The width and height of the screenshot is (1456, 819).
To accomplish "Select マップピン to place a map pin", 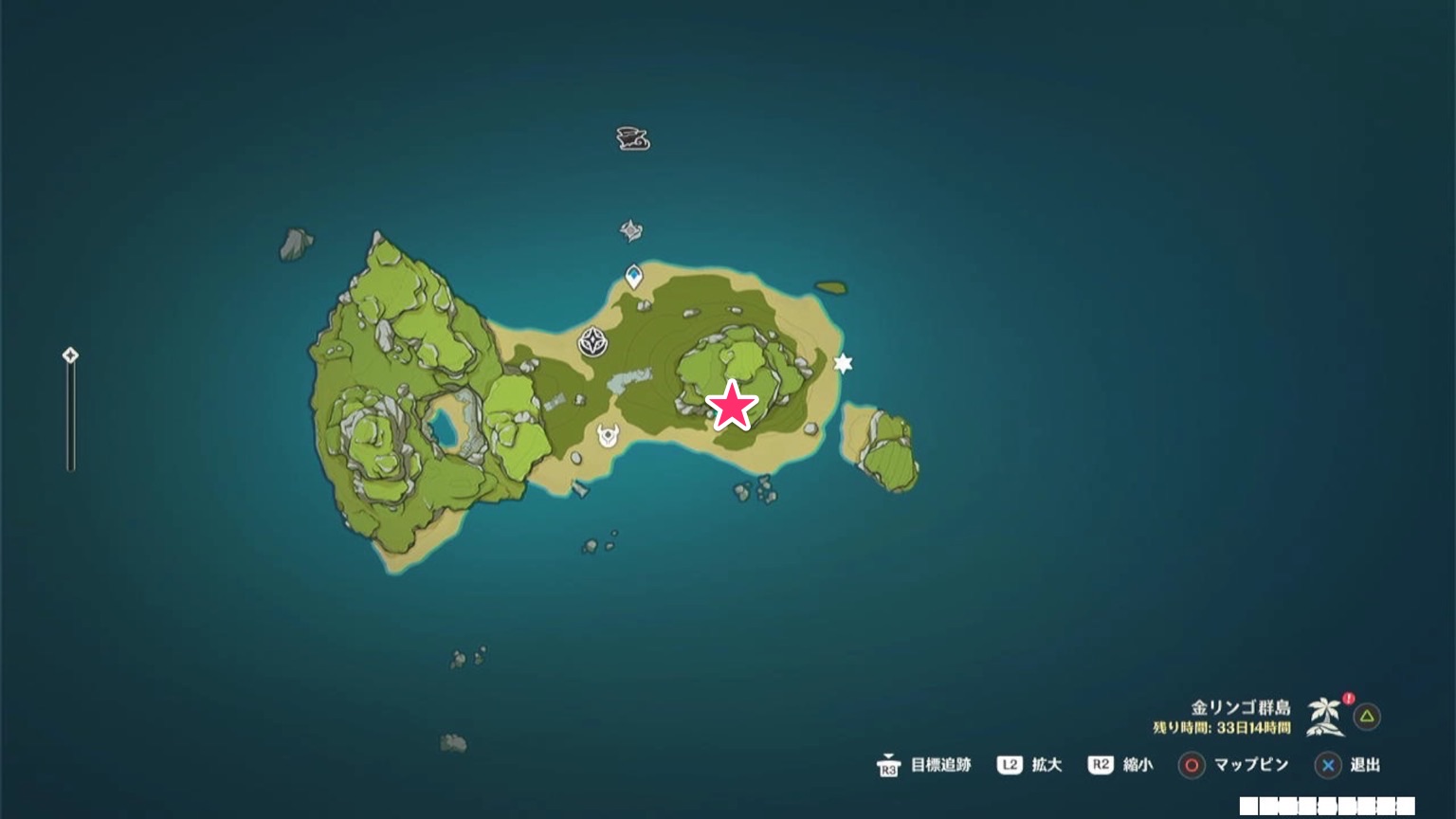I will pyautogui.click(x=1251, y=765).
